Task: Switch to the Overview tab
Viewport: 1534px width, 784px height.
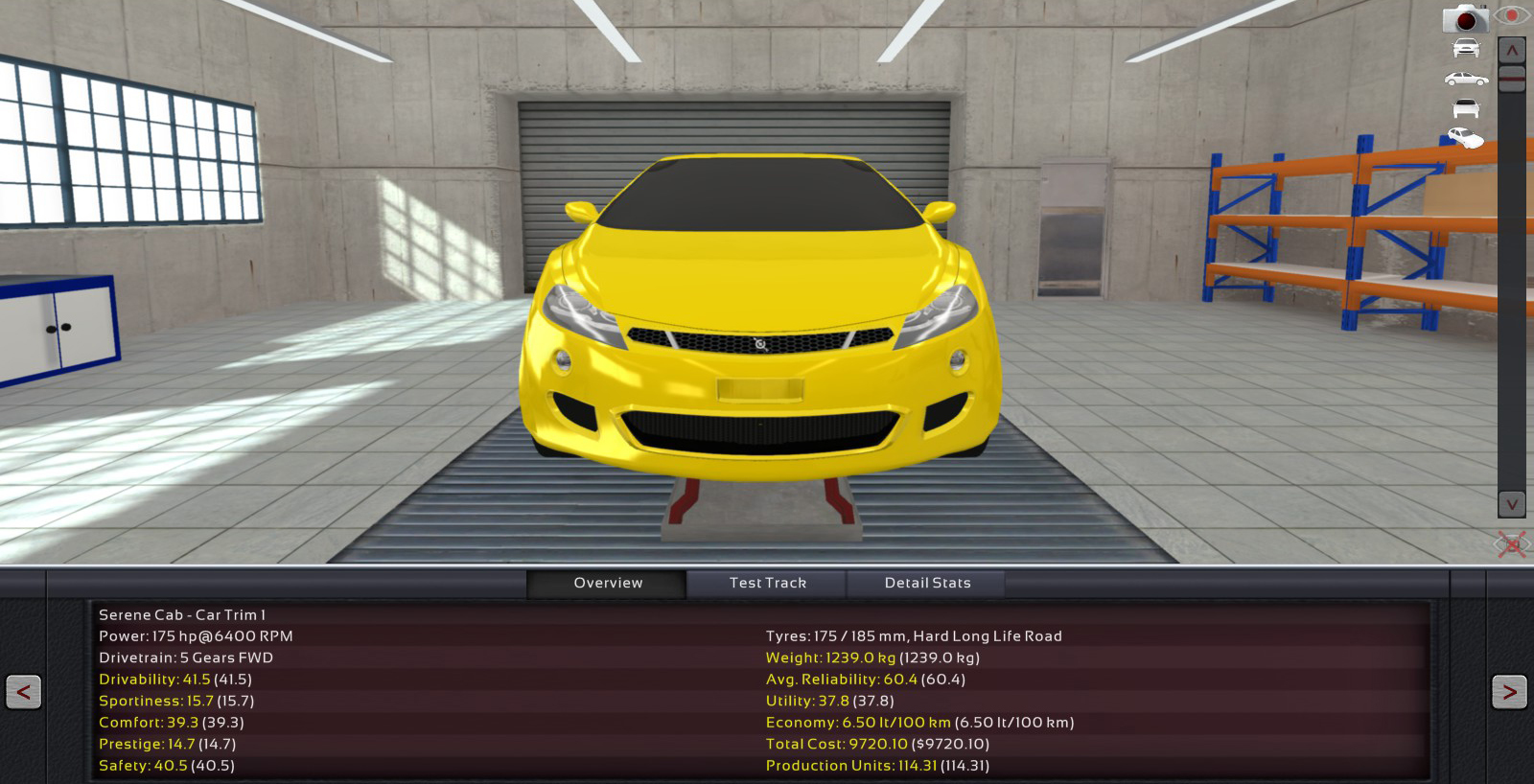Action: point(607,583)
